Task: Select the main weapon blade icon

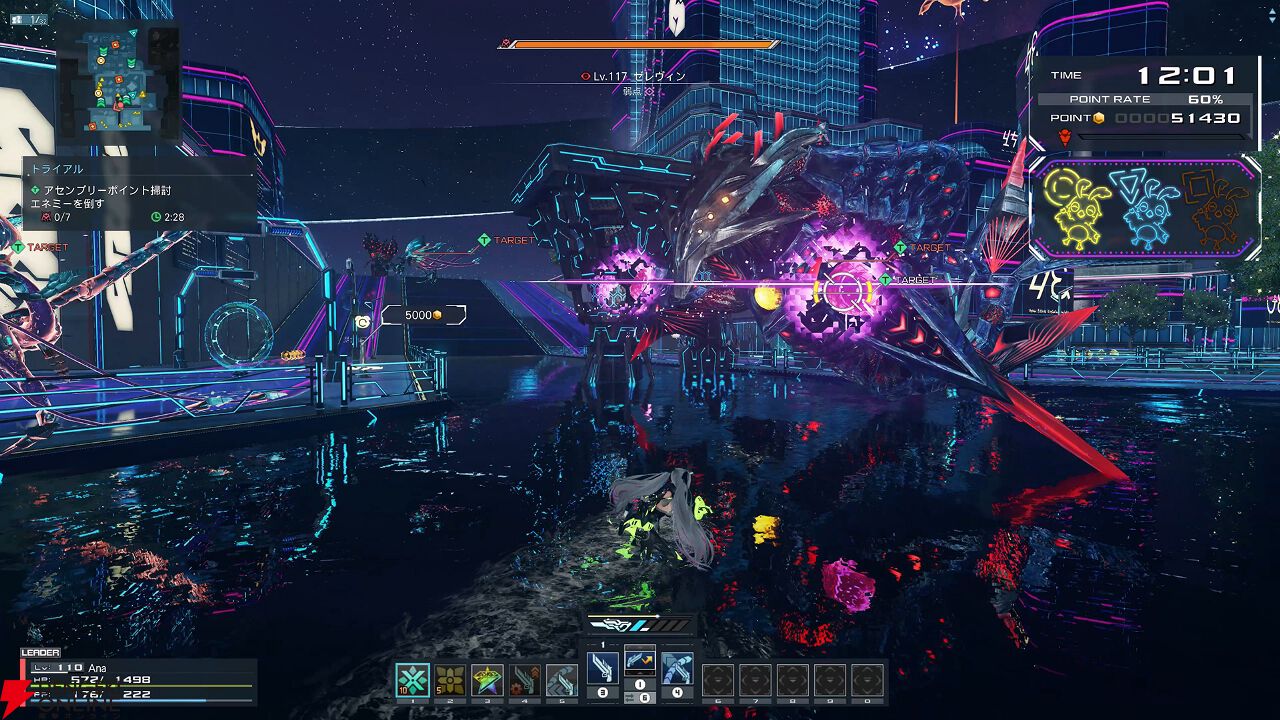Action: coord(603,667)
